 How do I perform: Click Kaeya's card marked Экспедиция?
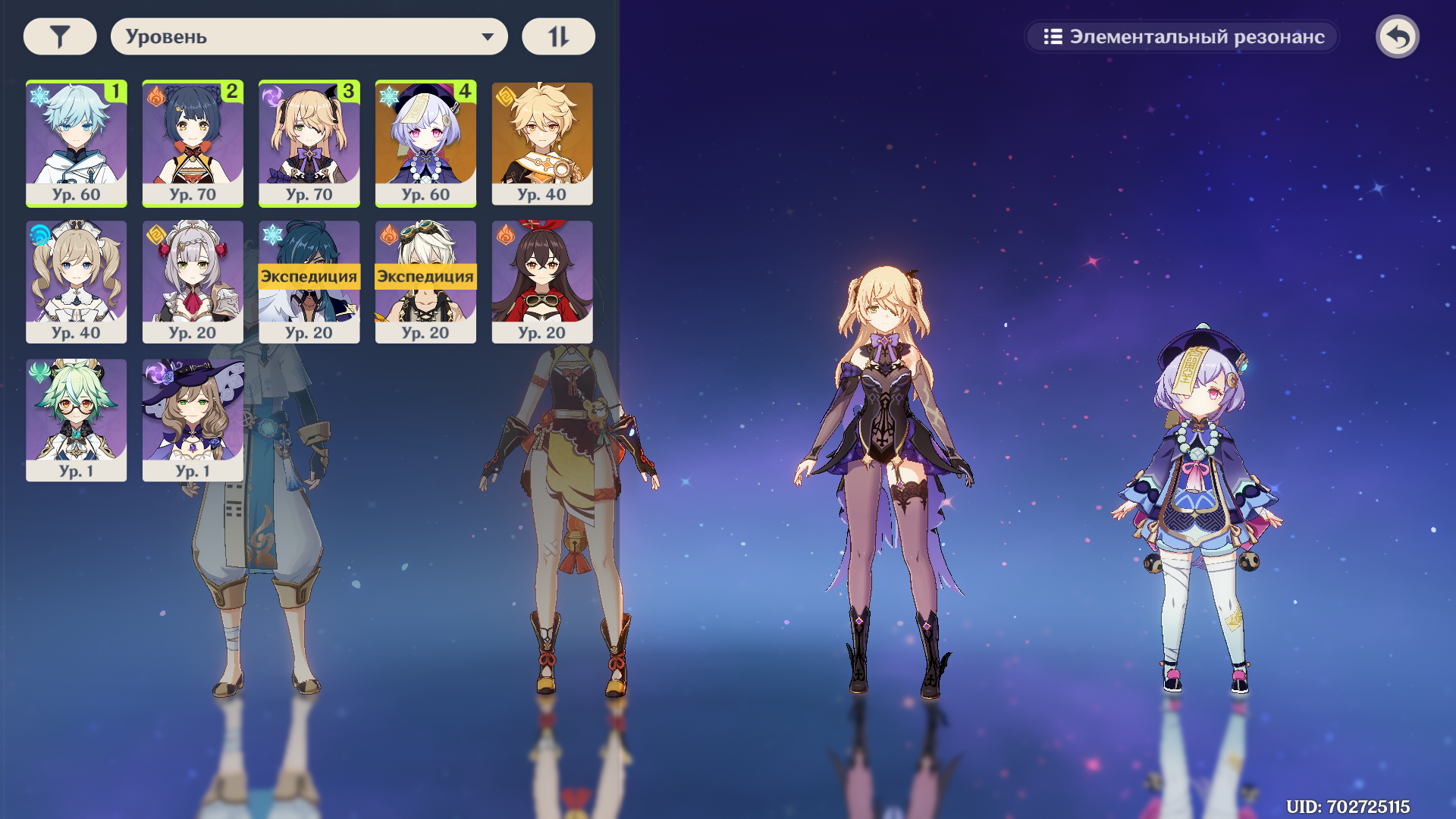(309, 281)
